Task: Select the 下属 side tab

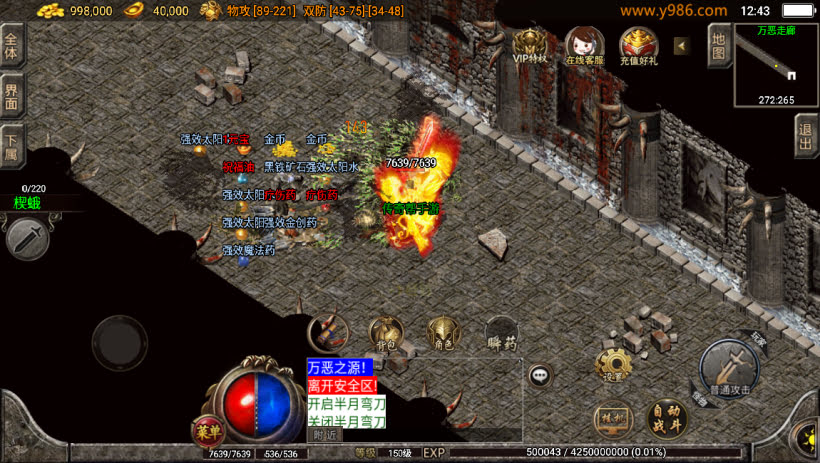Action: [x=12, y=145]
